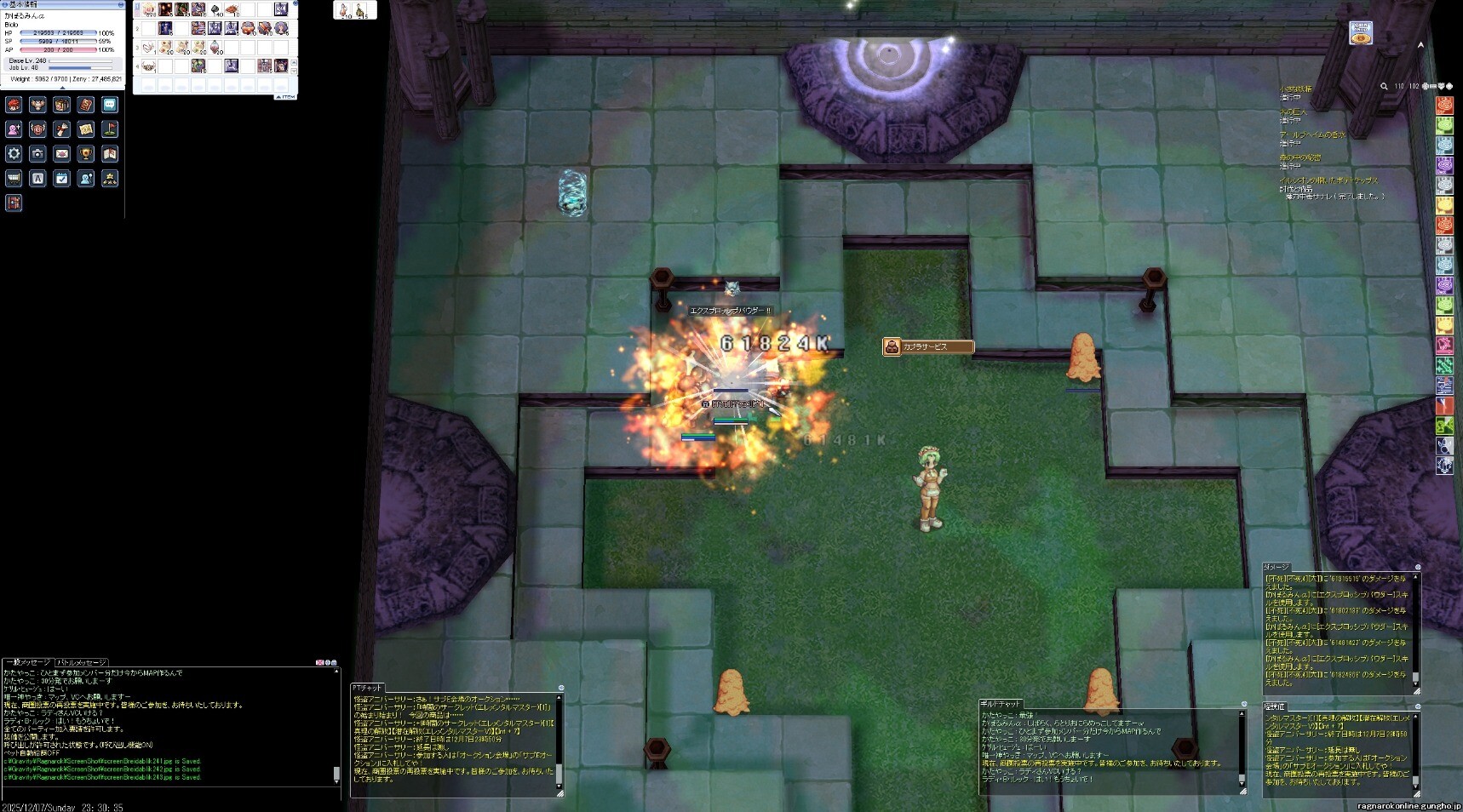1463x812 pixels.
Task: Open the calendar check icon
Action: tap(61, 179)
